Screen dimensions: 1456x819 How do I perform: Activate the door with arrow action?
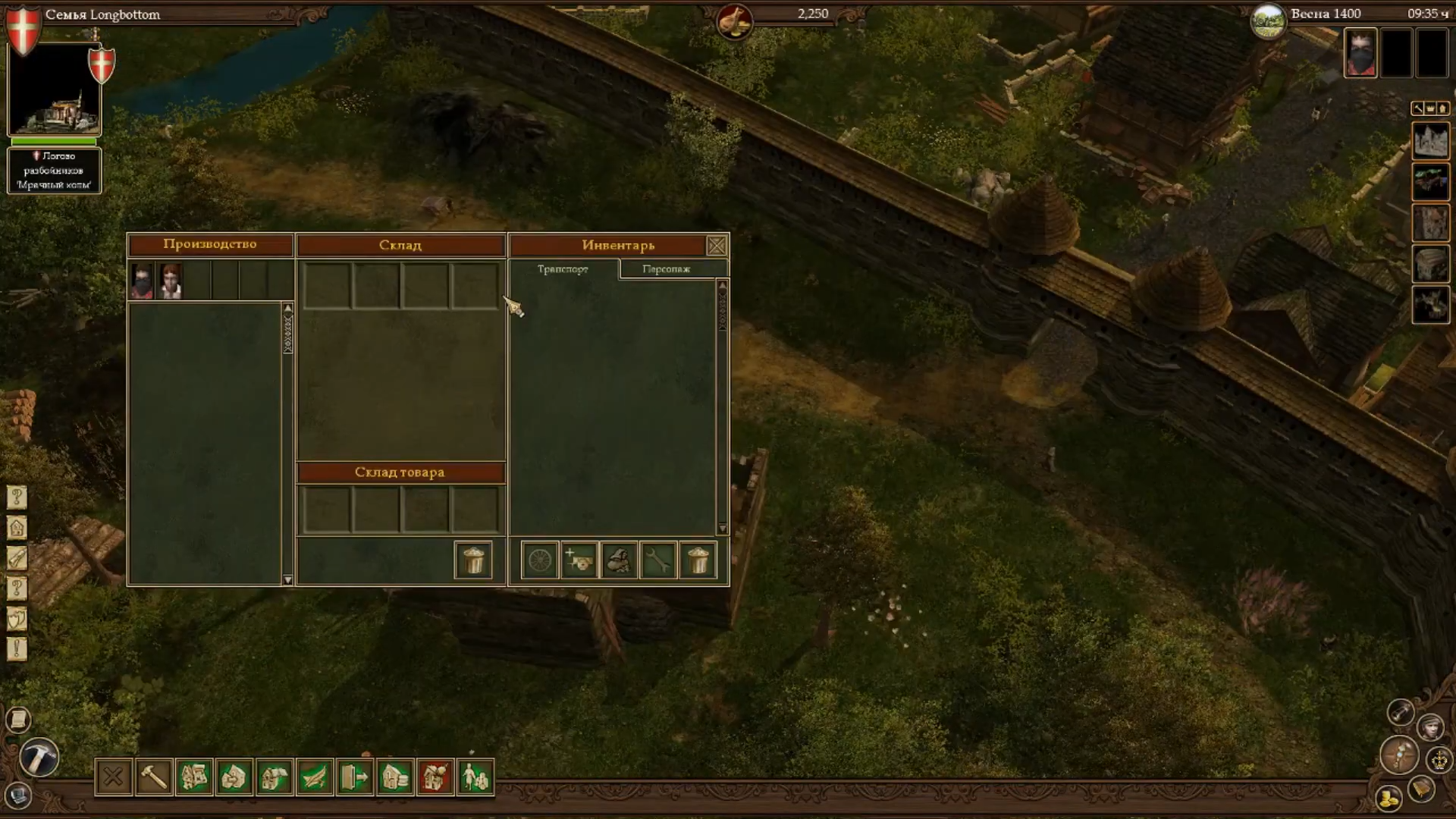coord(355,777)
